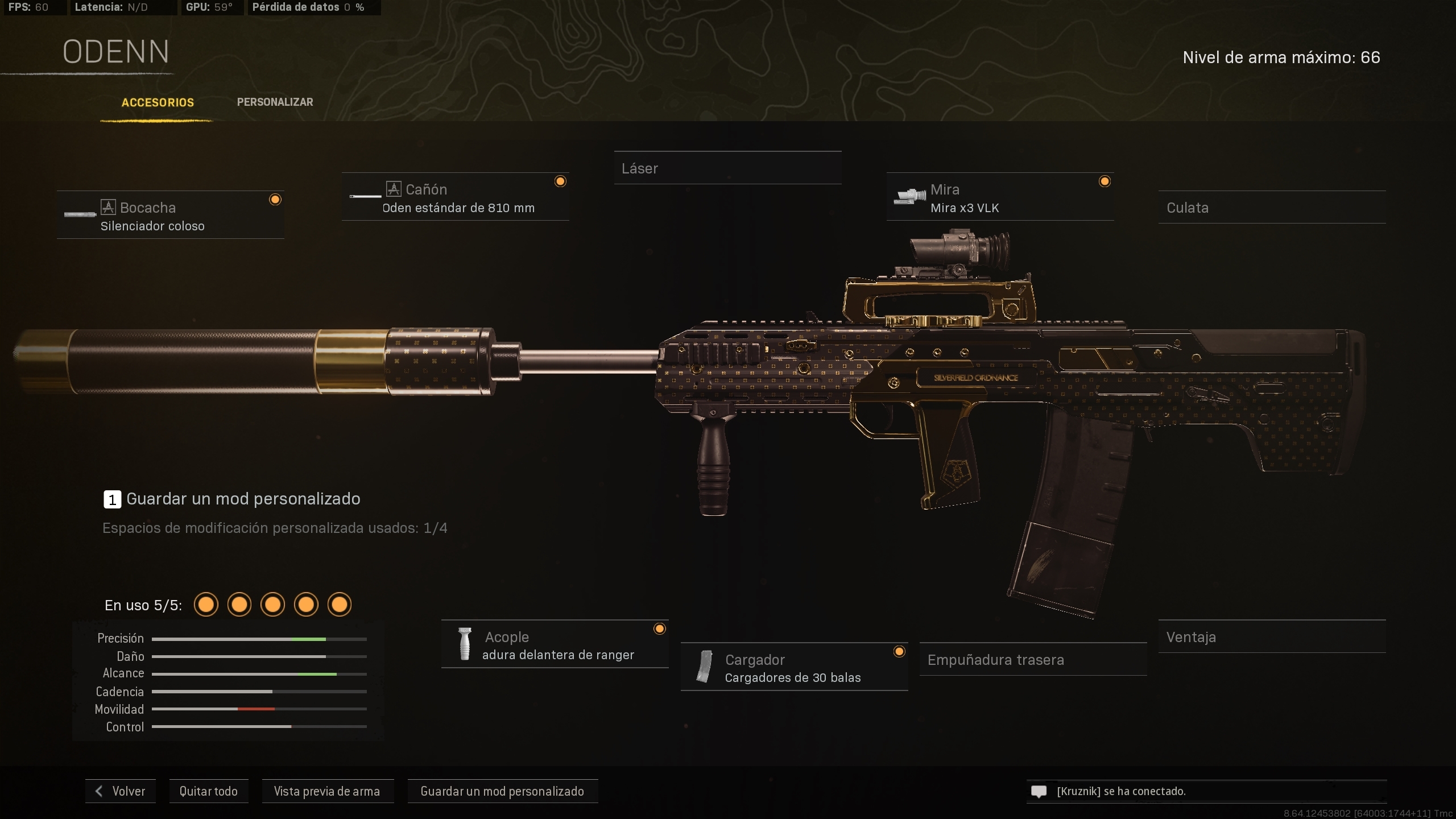Open the Empuñadura trasera slot
The width and height of the screenshot is (1456, 819).
[x=1032, y=660]
